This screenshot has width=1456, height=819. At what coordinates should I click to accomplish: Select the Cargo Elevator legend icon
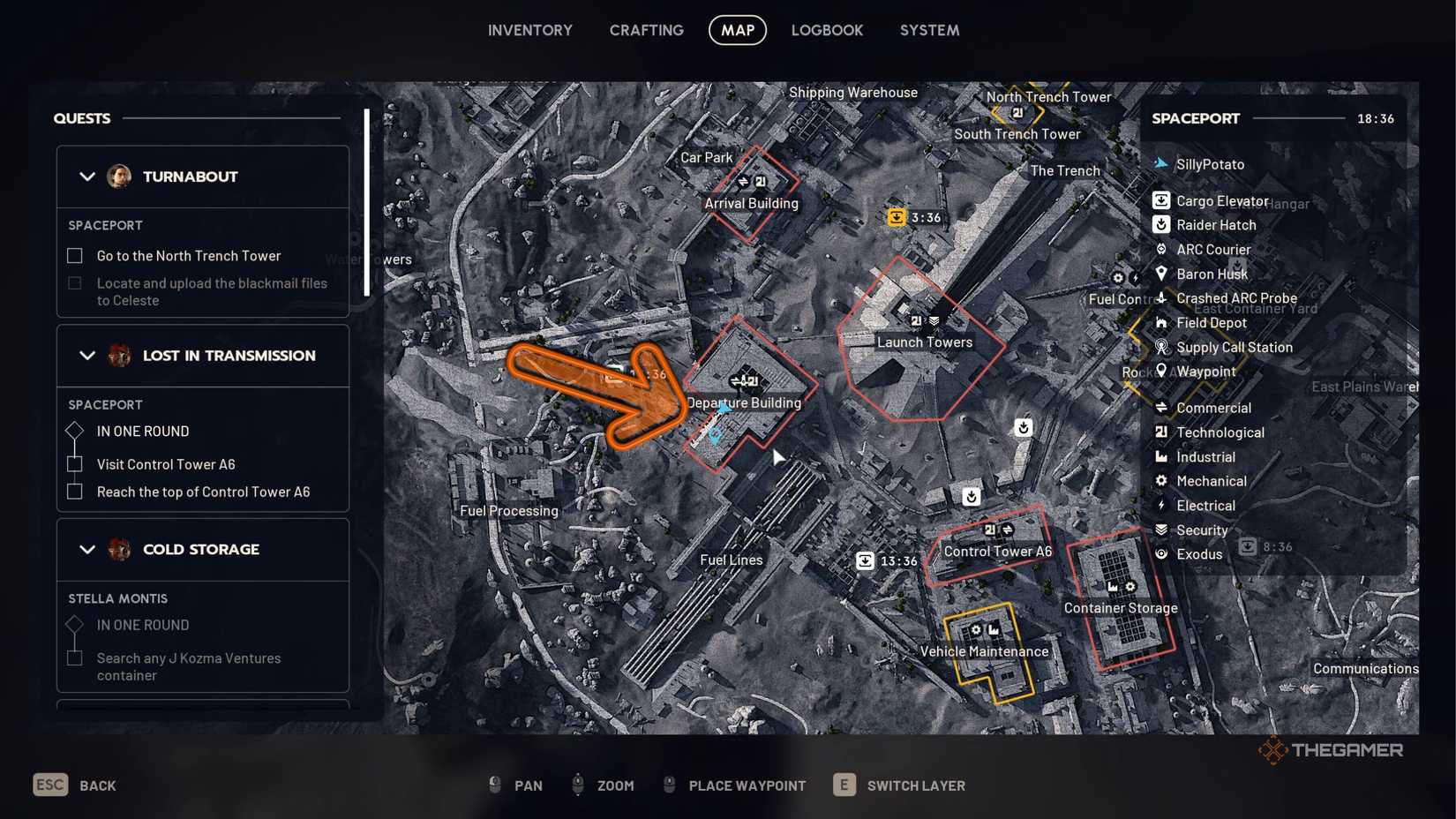[x=1161, y=200]
